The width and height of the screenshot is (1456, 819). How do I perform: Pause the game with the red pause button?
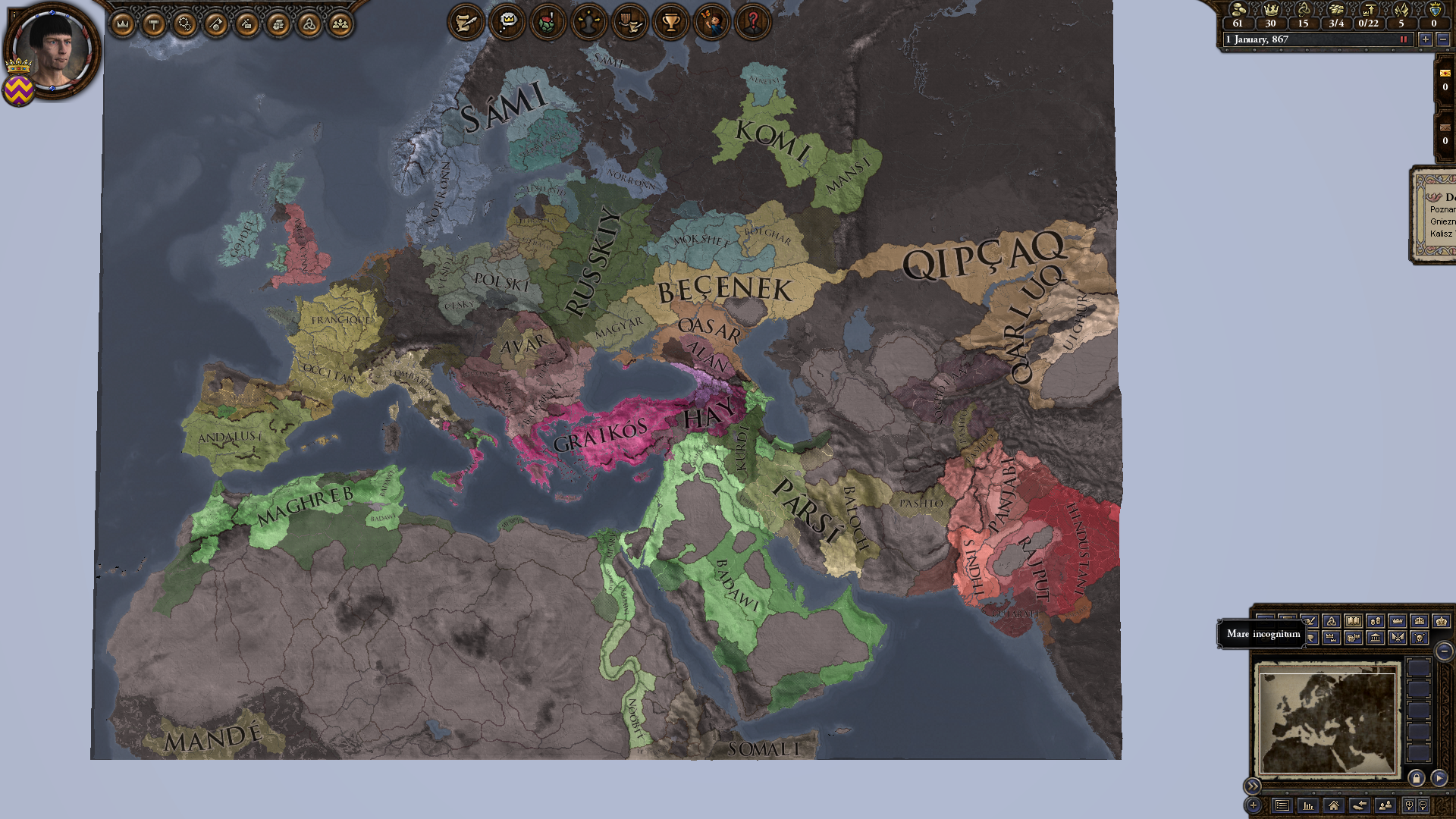(x=1403, y=39)
